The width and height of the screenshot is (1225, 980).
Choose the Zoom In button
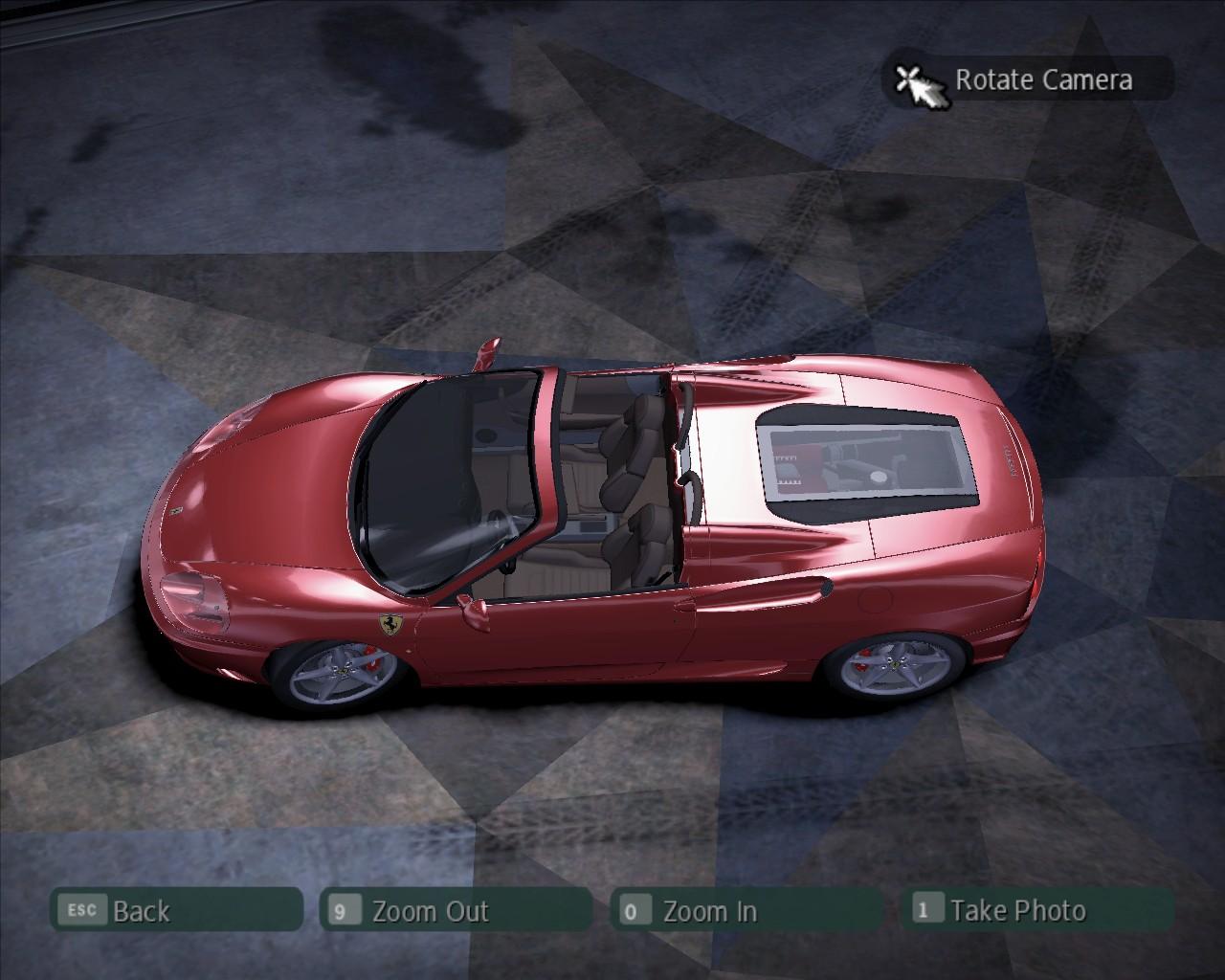pyautogui.click(x=746, y=910)
